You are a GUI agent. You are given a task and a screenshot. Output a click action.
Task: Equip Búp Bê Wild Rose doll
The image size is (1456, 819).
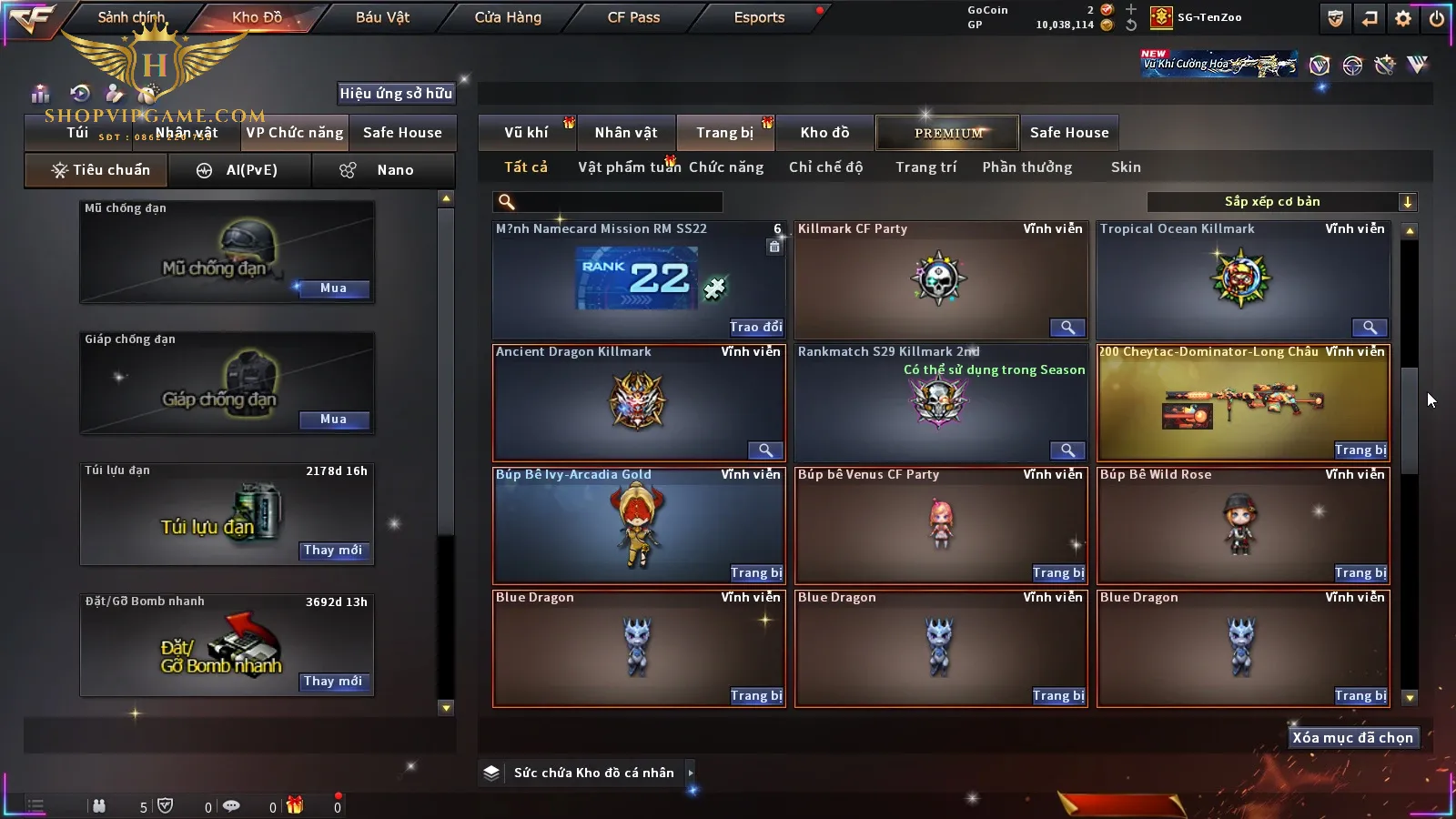pyautogui.click(x=1360, y=573)
